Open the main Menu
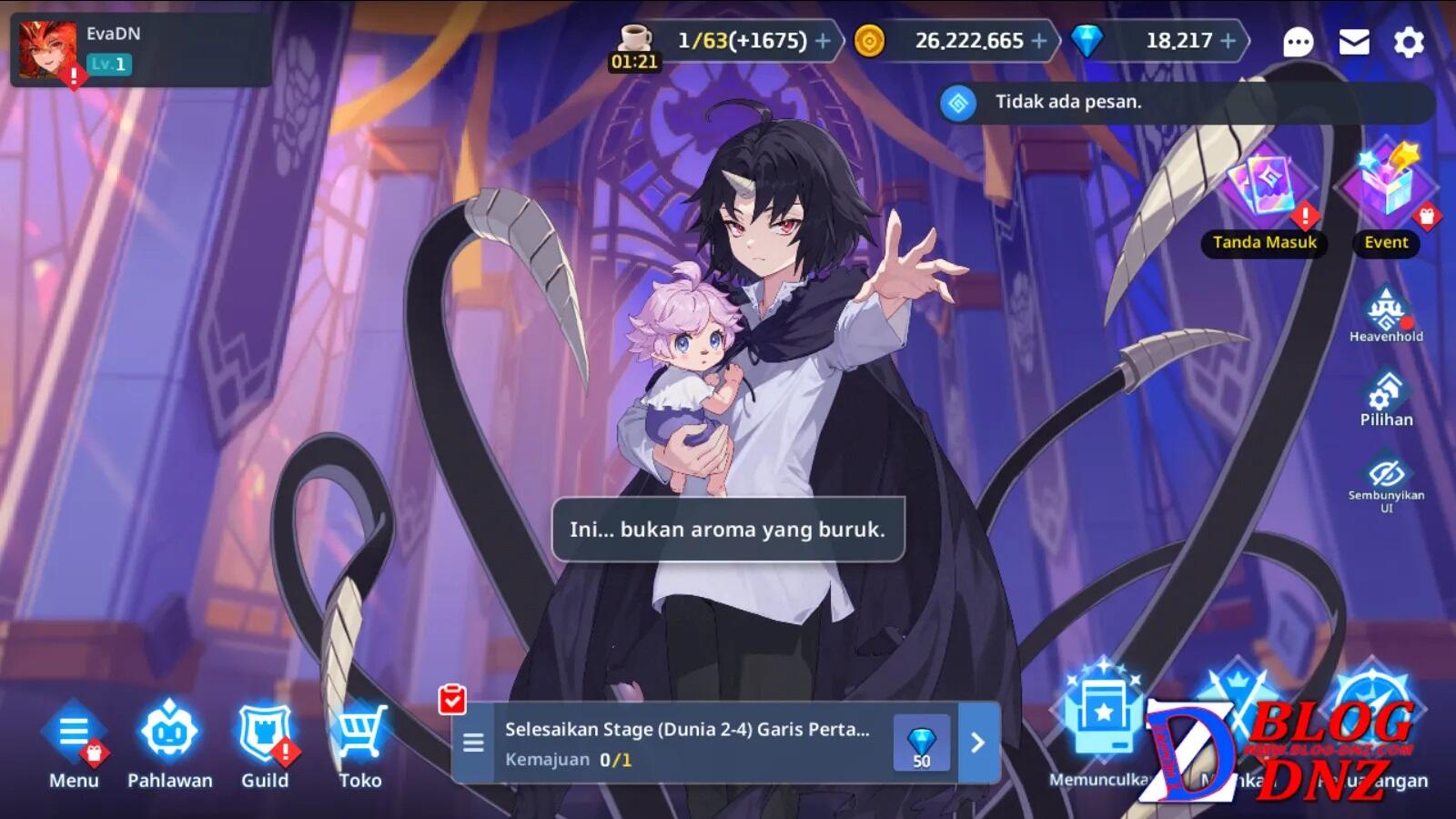 click(x=74, y=742)
